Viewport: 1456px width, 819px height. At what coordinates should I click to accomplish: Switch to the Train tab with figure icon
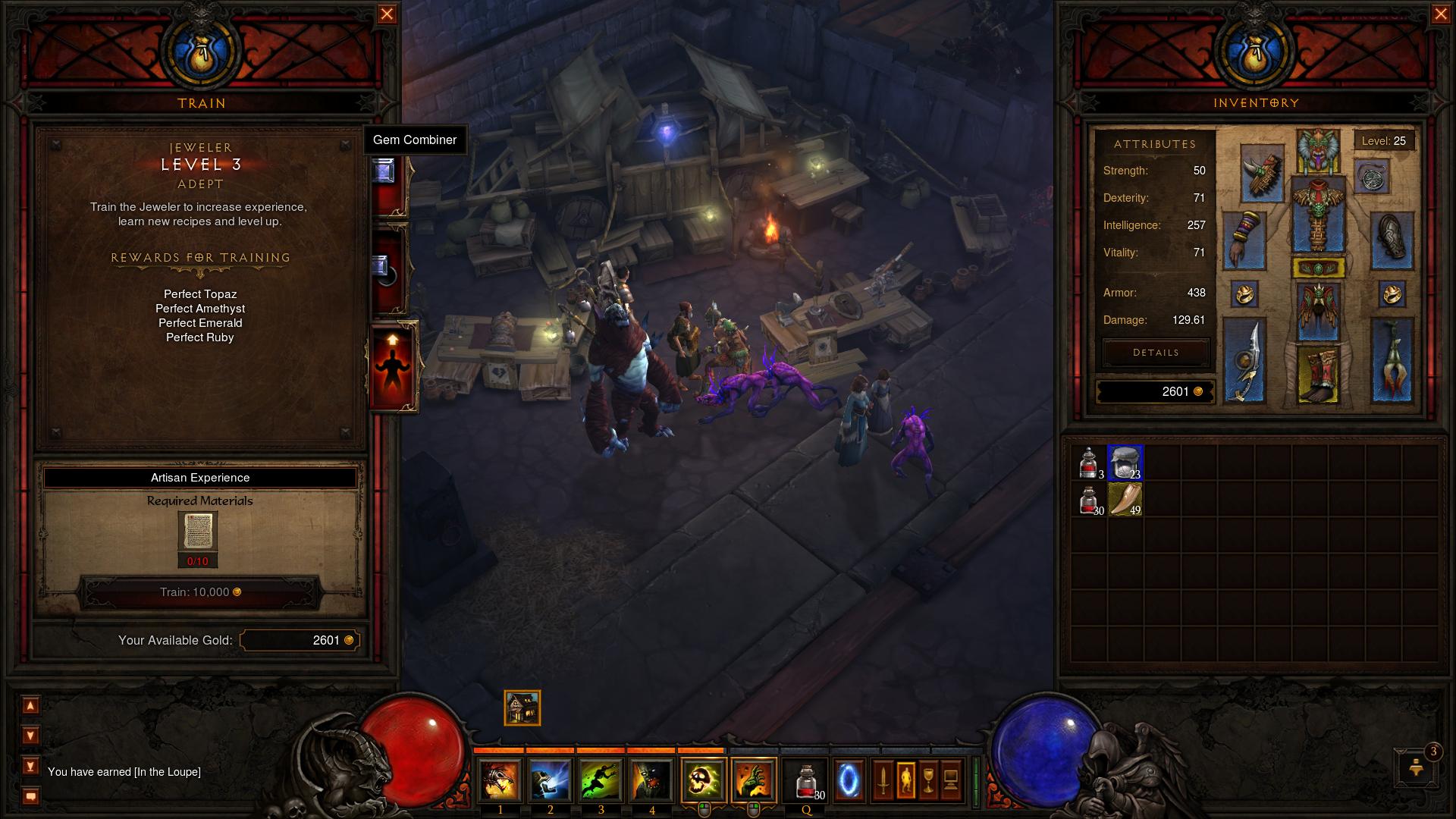pyautogui.click(x=393, y=367)
